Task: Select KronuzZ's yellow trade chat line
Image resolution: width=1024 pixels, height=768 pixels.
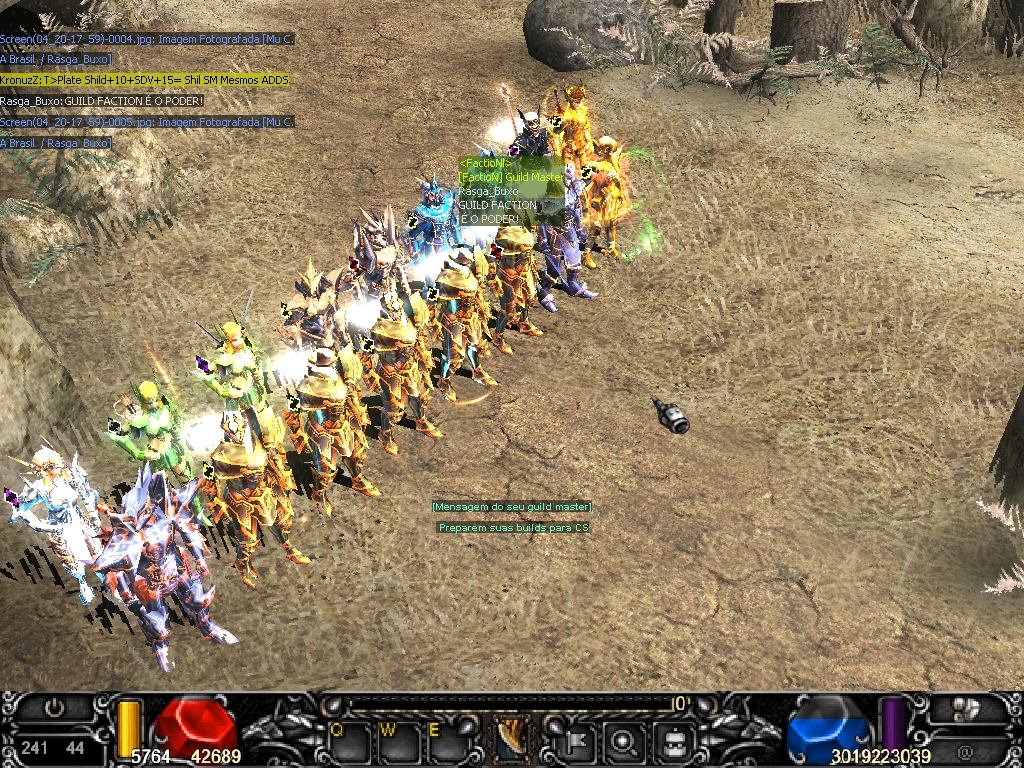Action: (x=145, y=80)
